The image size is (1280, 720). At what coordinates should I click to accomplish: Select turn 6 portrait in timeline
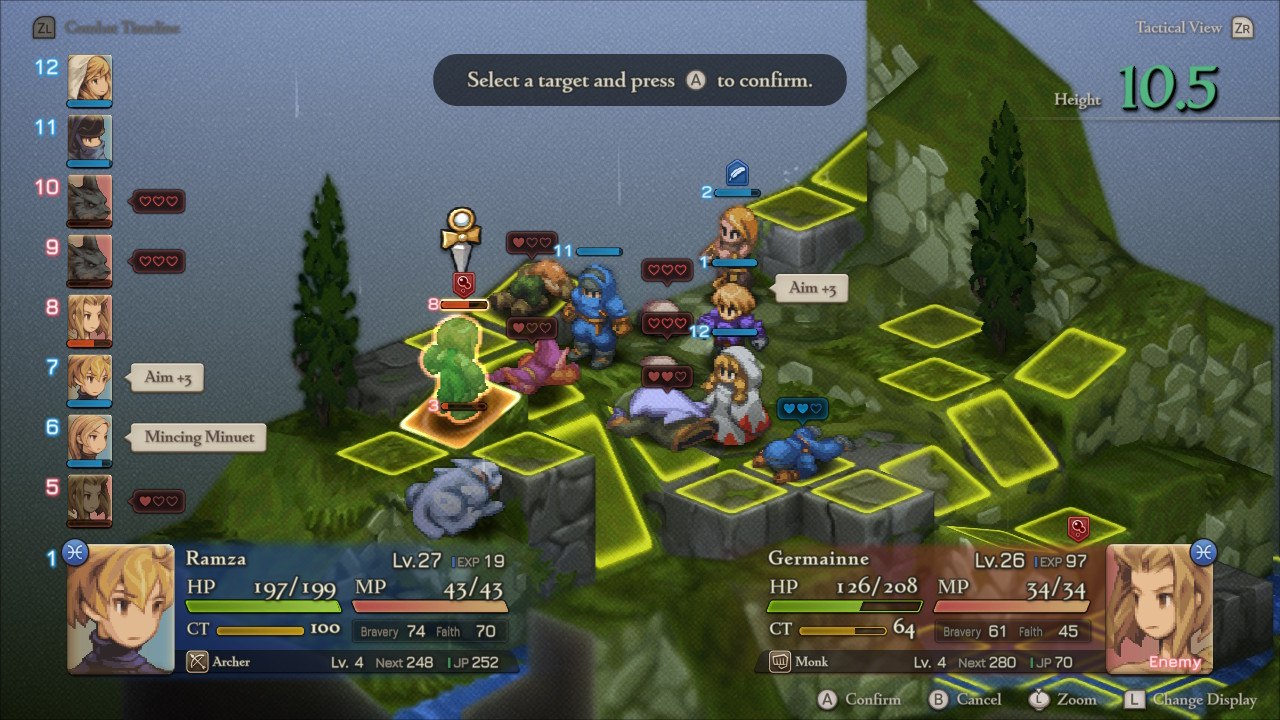pyautogui.click(x=89, y=438)
